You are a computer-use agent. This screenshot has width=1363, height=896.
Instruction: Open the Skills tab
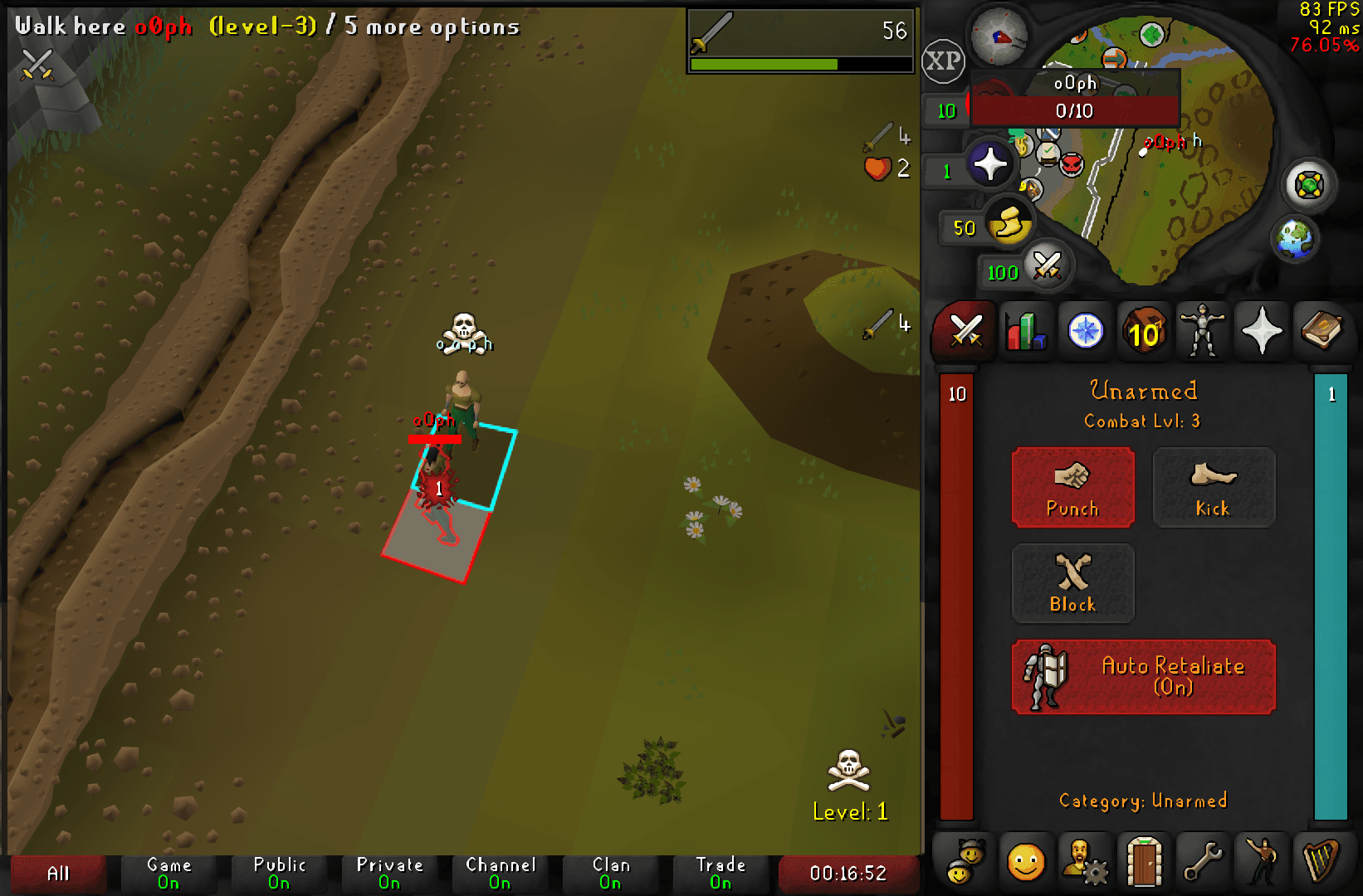coord(1026,331)
